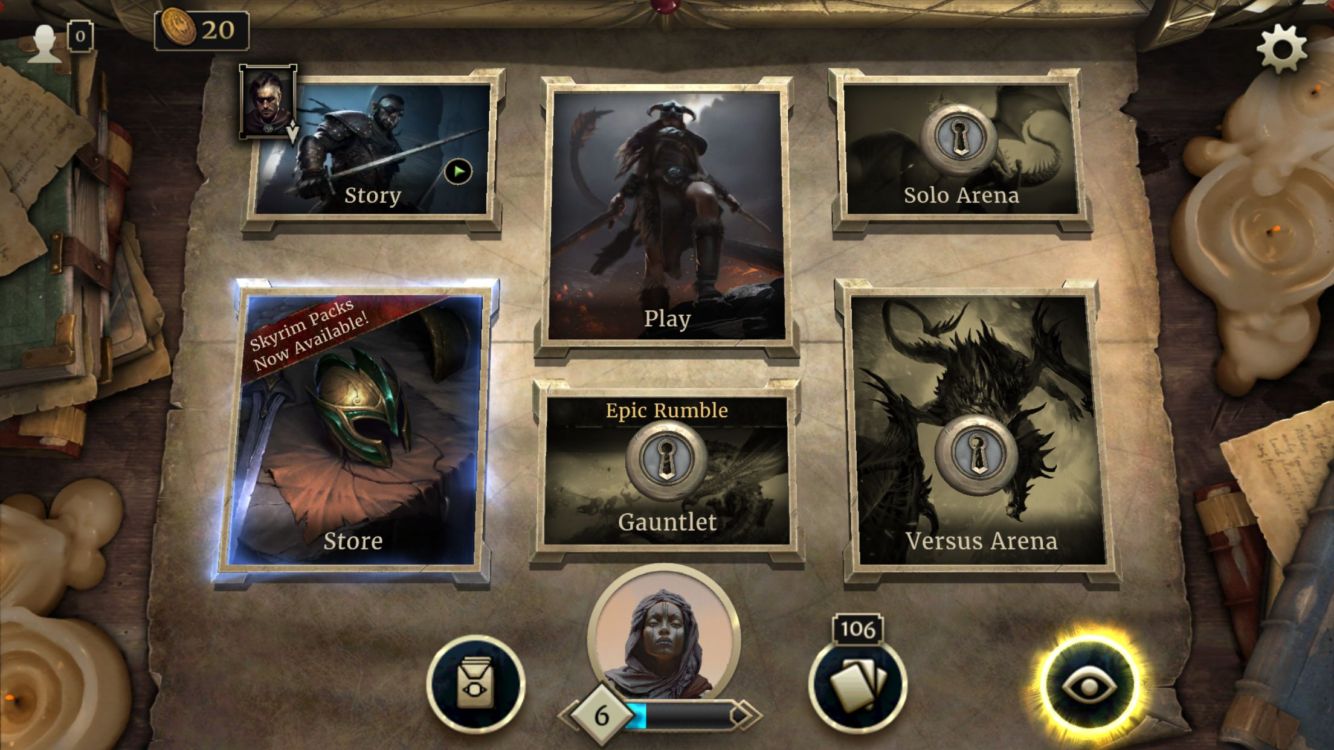Select the Play tile
The image size is (1334, 750).
point(666,215)
